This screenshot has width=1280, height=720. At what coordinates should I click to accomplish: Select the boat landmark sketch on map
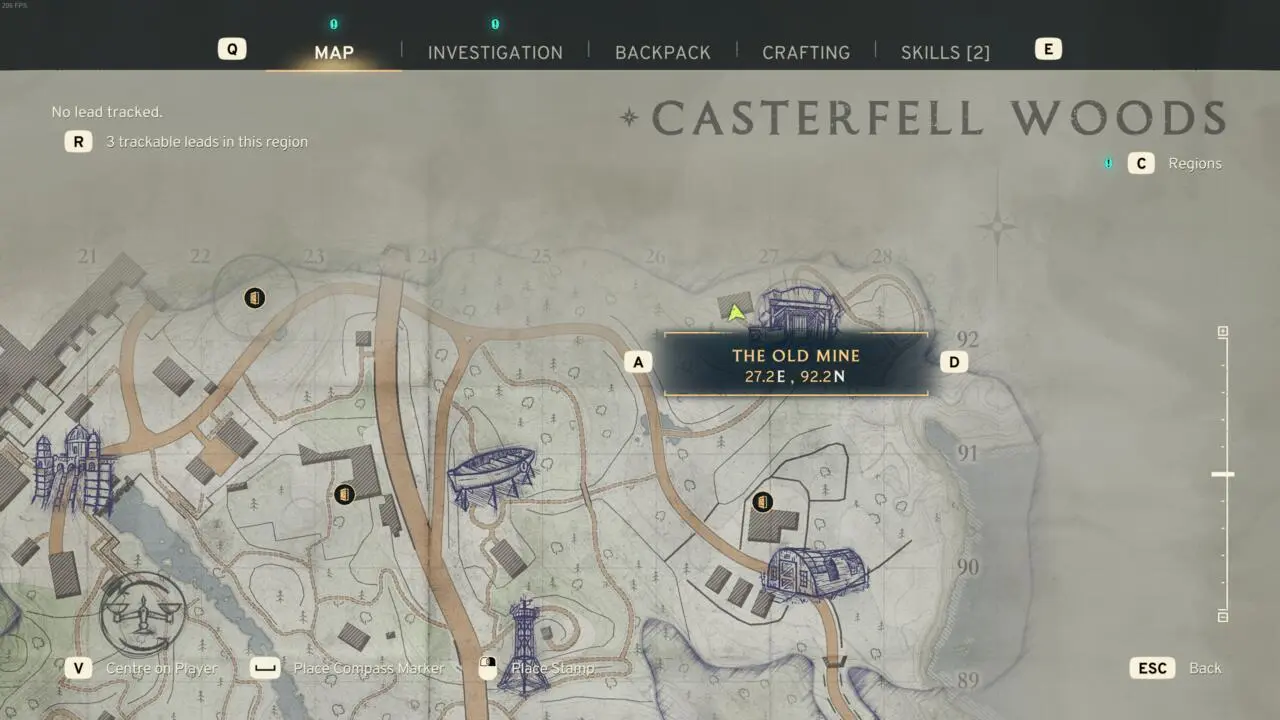click(491, 472)
